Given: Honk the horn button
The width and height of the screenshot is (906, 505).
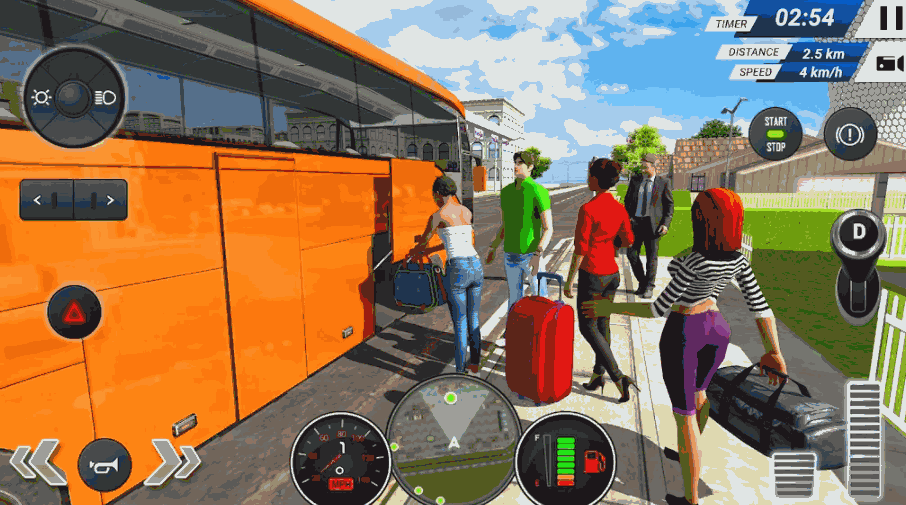Looking at the screenshot, I should click(104, 465).
